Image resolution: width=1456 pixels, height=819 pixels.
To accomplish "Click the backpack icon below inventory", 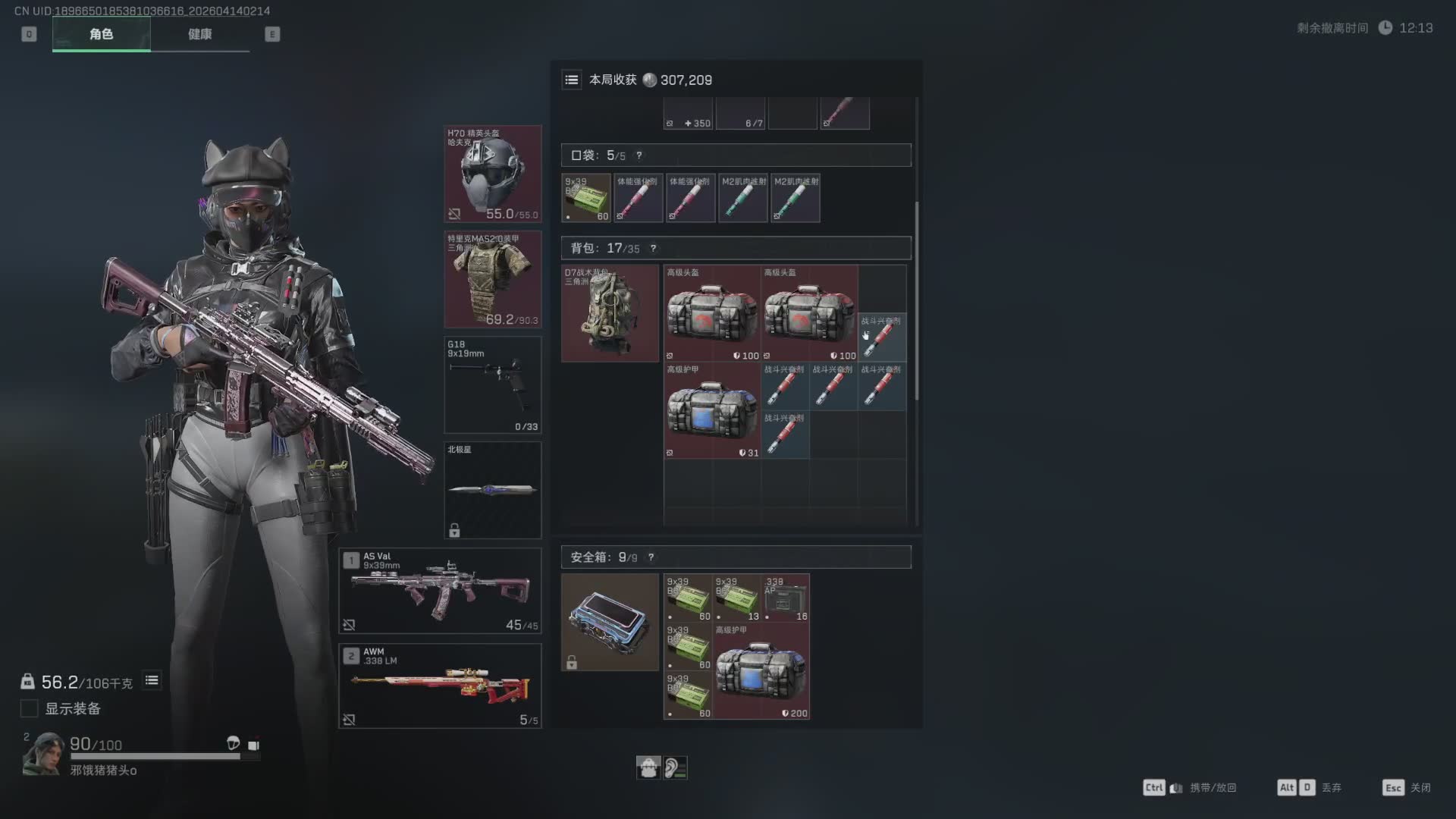I will click(x=648, y=767).
